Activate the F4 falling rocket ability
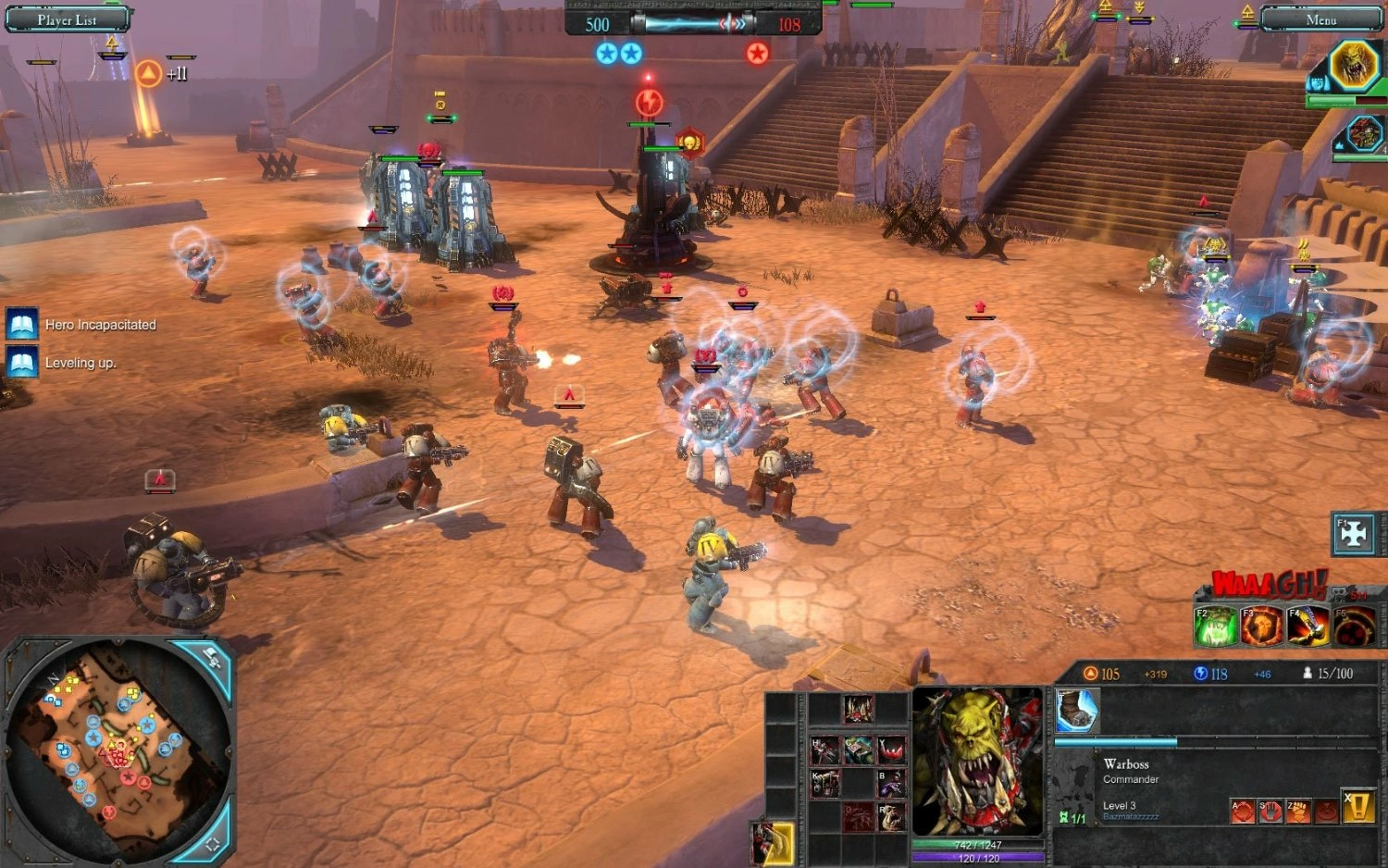The width and height of the screenshot is (1388, 868). coord(1307,626)
